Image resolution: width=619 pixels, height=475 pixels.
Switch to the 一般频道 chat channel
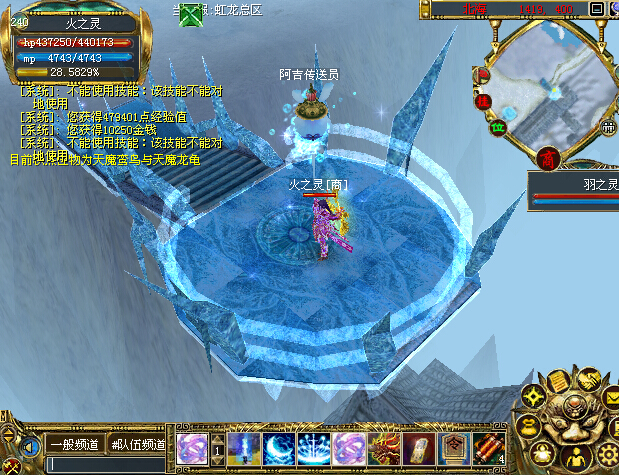coord(73,444)
